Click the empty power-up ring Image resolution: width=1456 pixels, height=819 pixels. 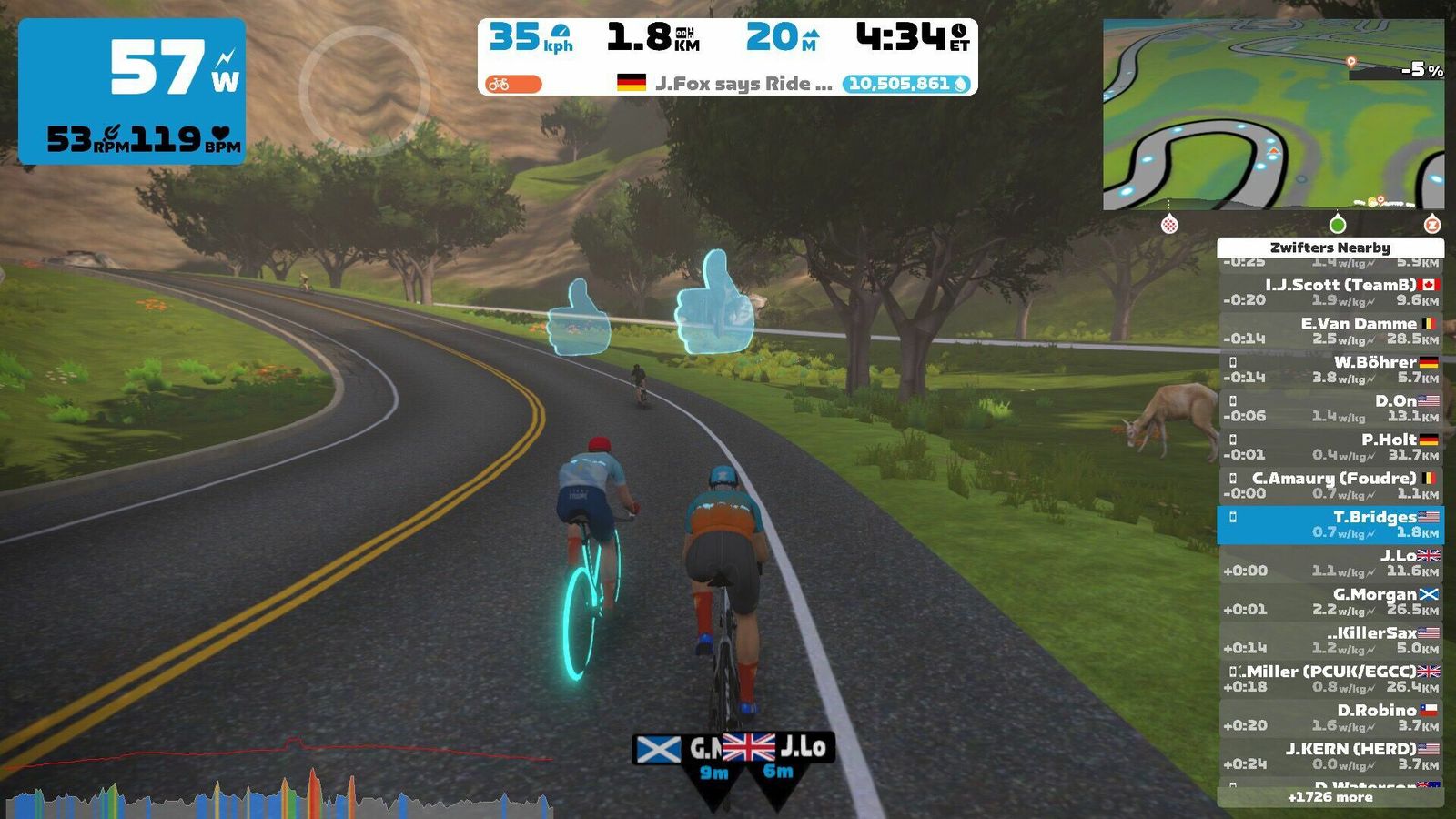pyautogui.click(x=364, y=90)
